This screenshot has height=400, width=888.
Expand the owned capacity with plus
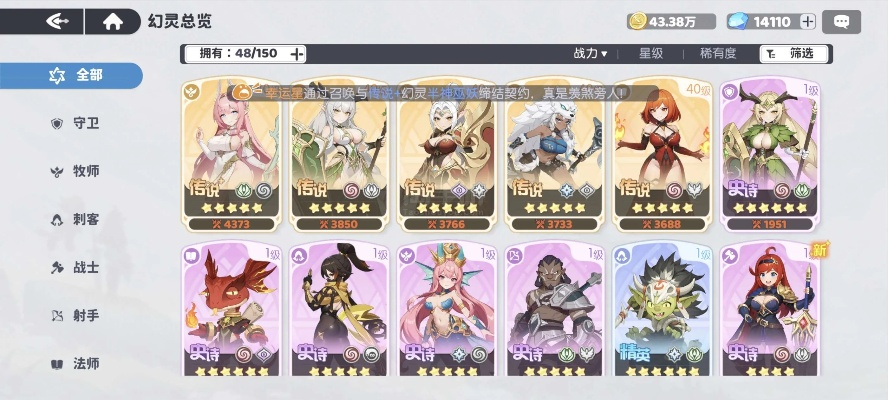click(297, 53)
